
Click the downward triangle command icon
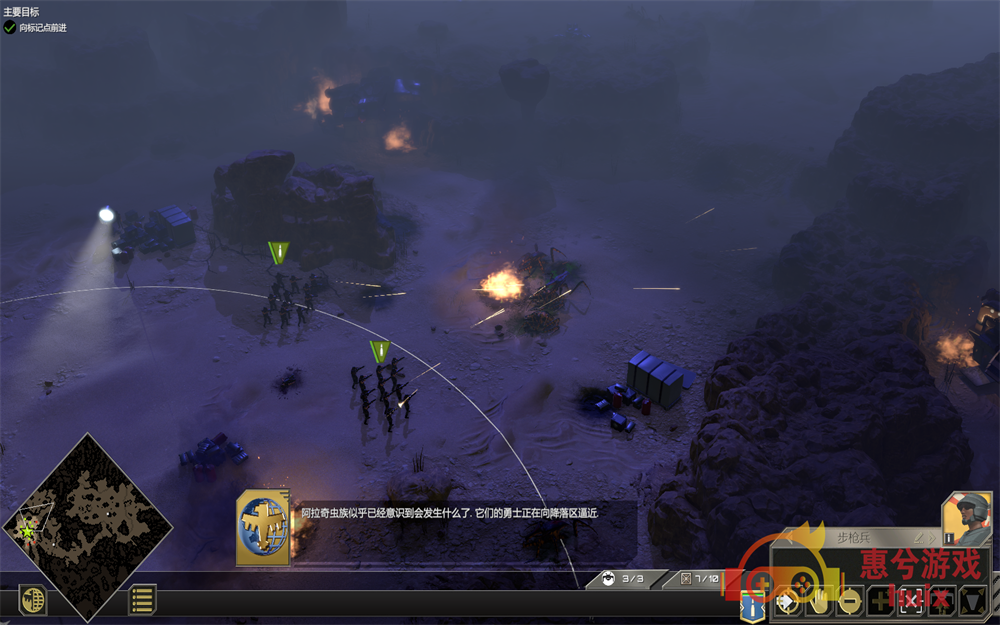(x=972, y=601)
